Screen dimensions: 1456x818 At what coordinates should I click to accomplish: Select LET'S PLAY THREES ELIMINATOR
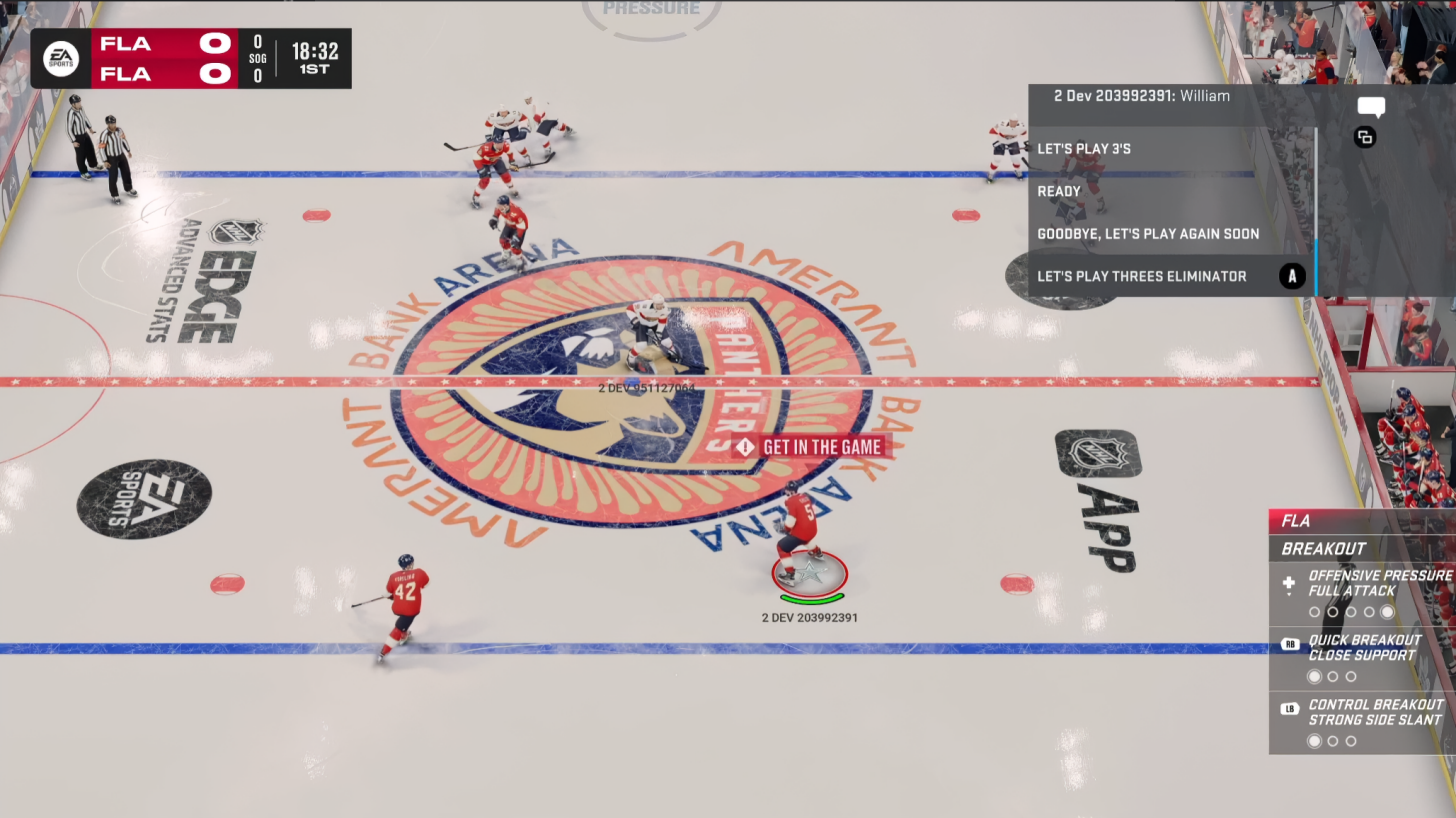pyautogui.click(x=1142, y=276)
